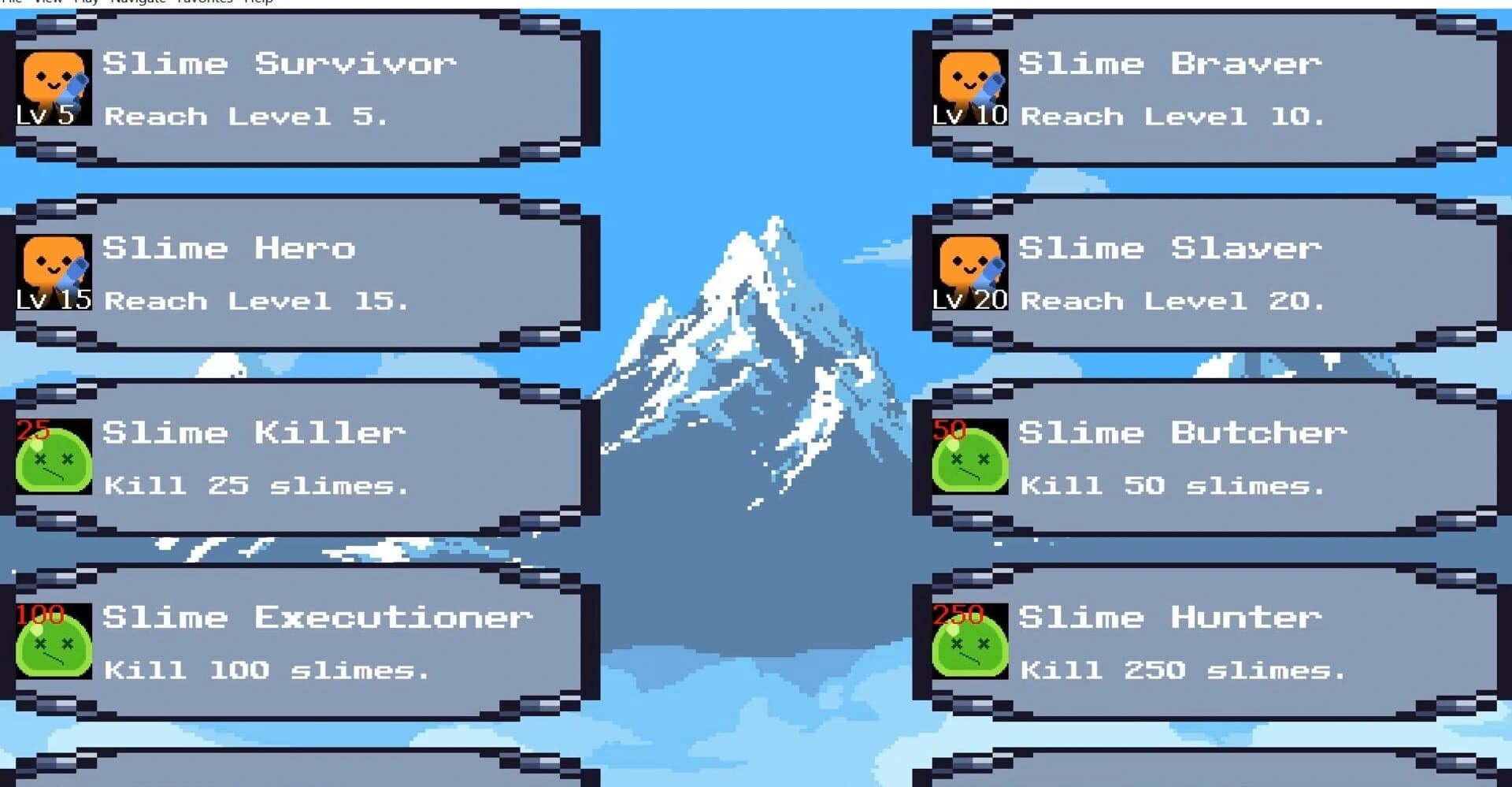Select the Slime Butcher achievement panel
This screenshot has width=1512, height=787.
1205,457
